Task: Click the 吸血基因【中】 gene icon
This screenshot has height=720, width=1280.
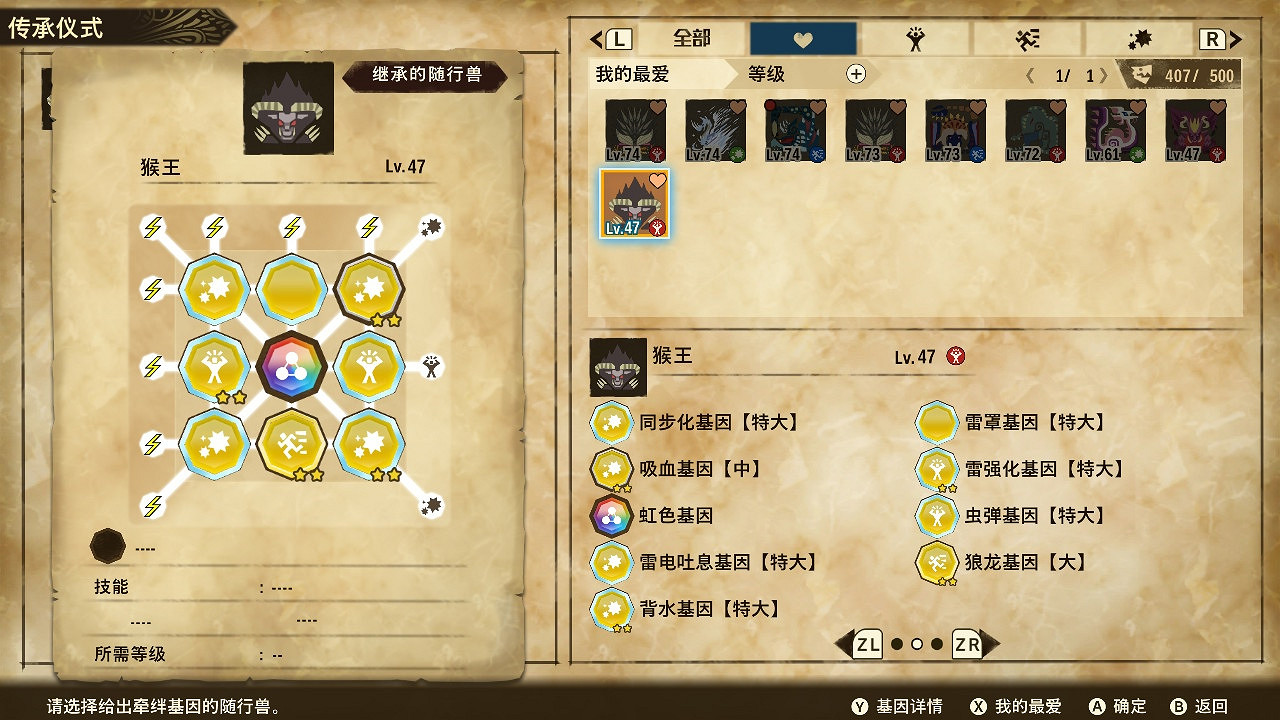Action: (611, 469)
